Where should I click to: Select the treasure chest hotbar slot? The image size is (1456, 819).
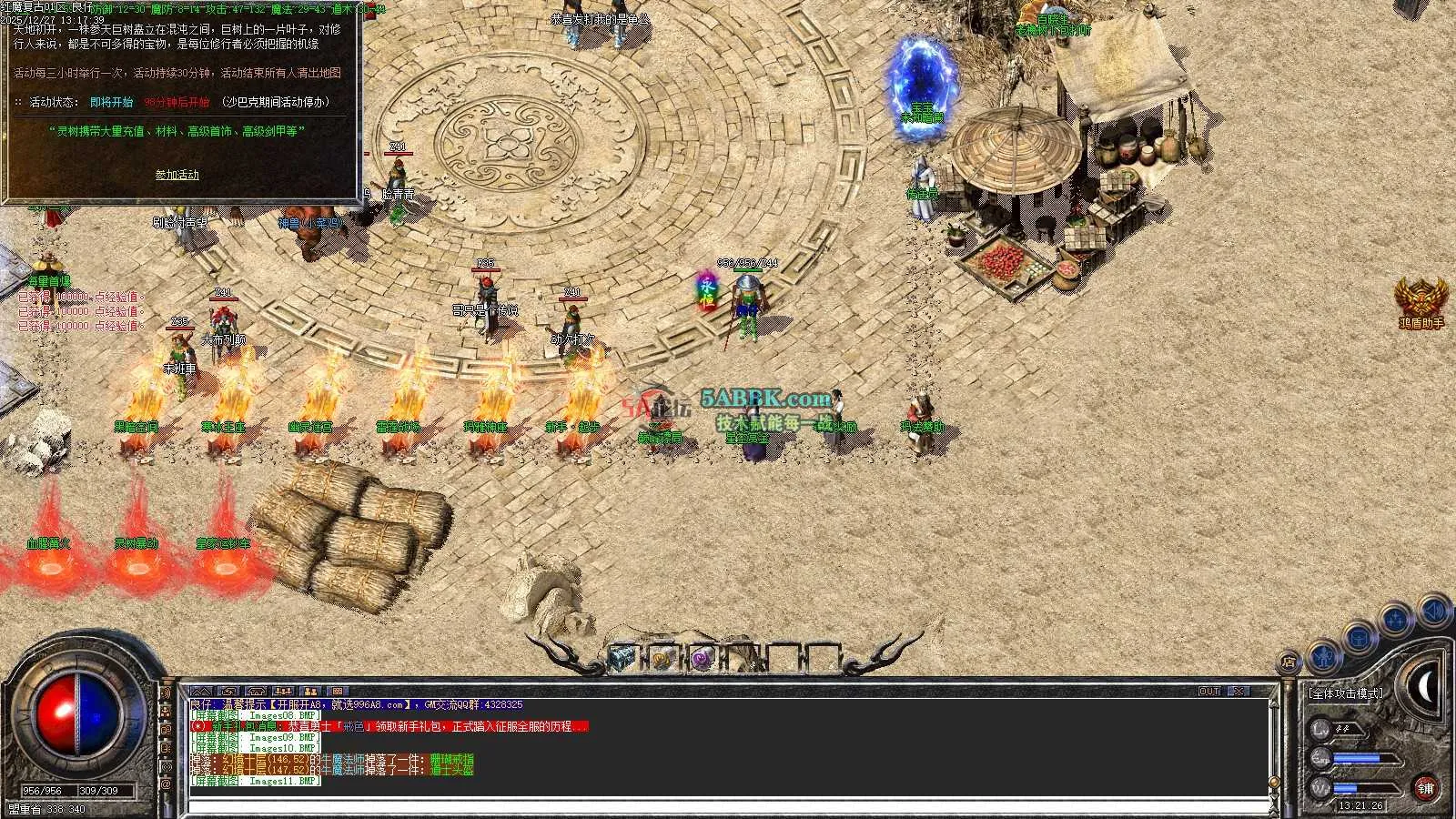(x=622, y=658)
